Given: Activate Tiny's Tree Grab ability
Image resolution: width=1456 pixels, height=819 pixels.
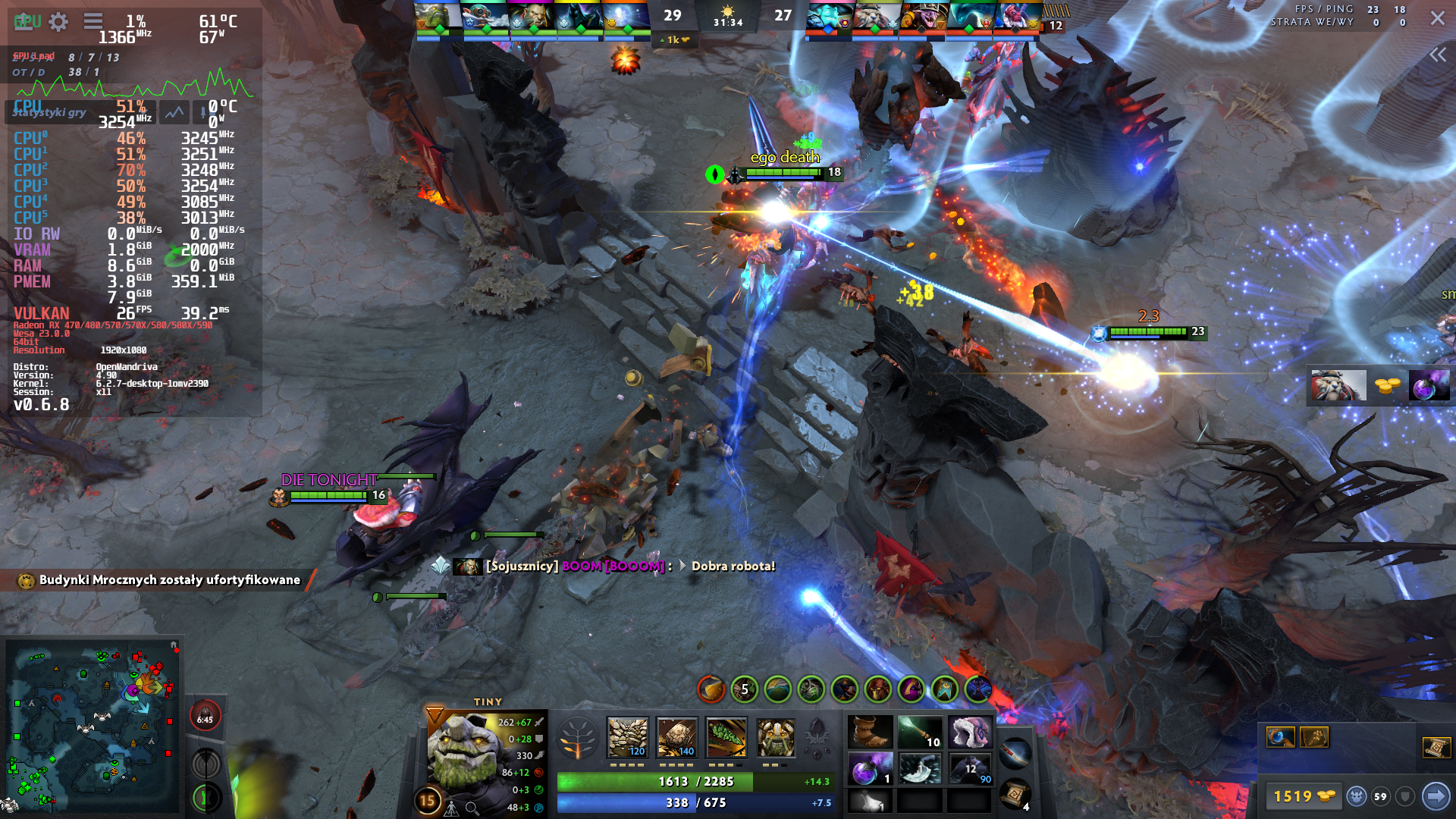Looking at the screenshot, I should (726, 738).
